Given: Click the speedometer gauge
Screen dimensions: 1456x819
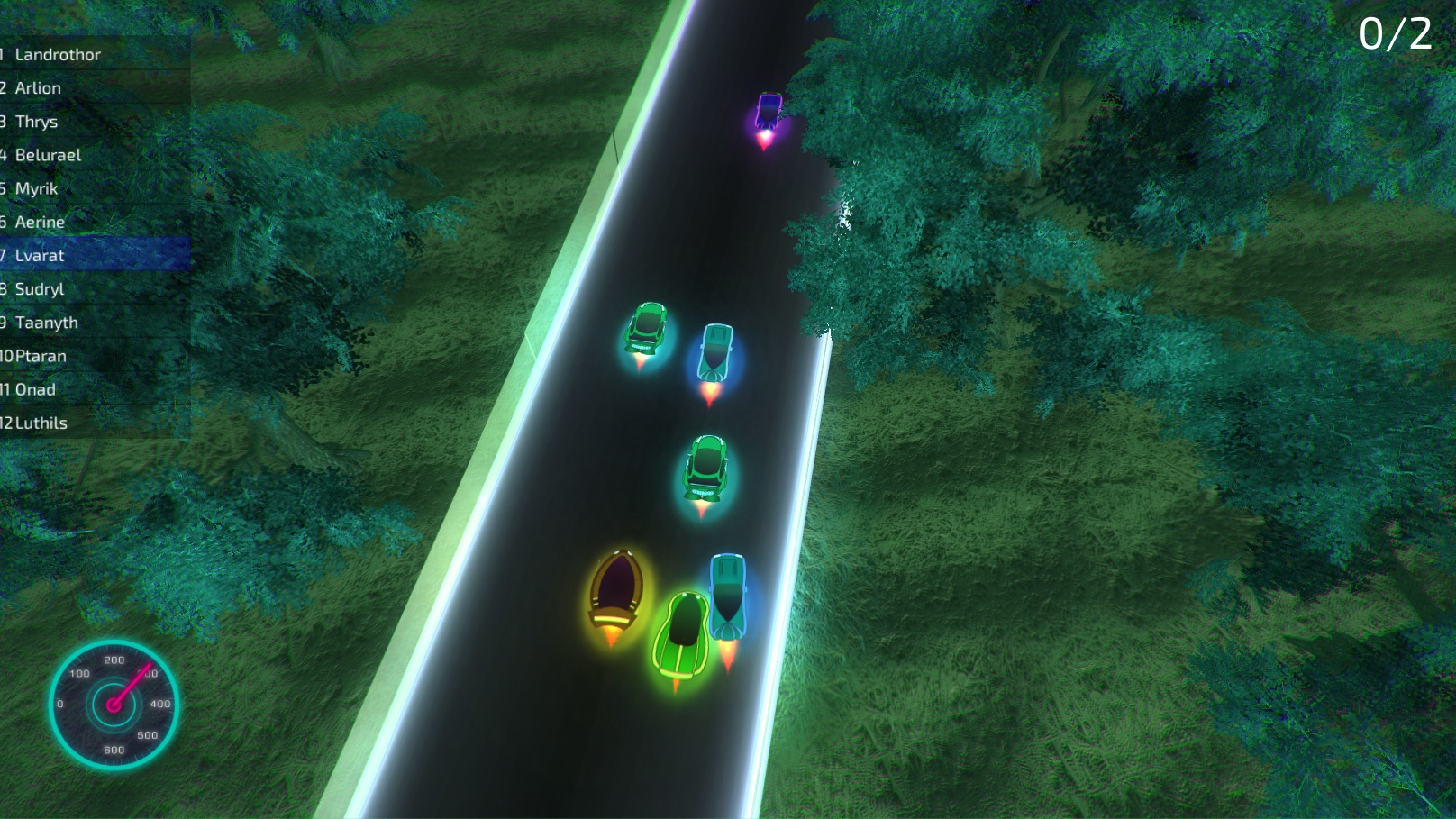Looking at the screenshot, I should (x=114, y=703).
